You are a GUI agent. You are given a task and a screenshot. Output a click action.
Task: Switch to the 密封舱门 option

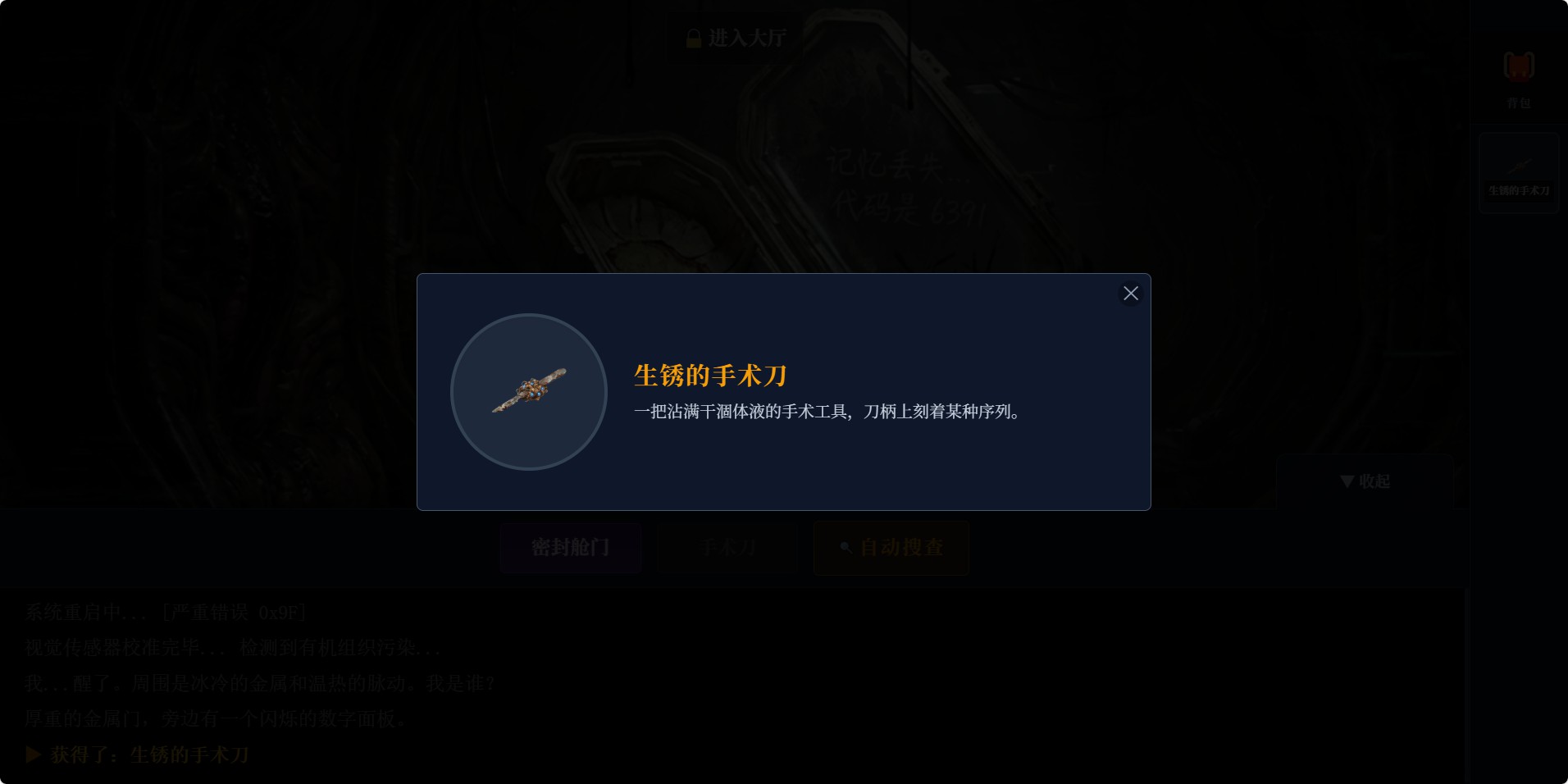point(571,548)
